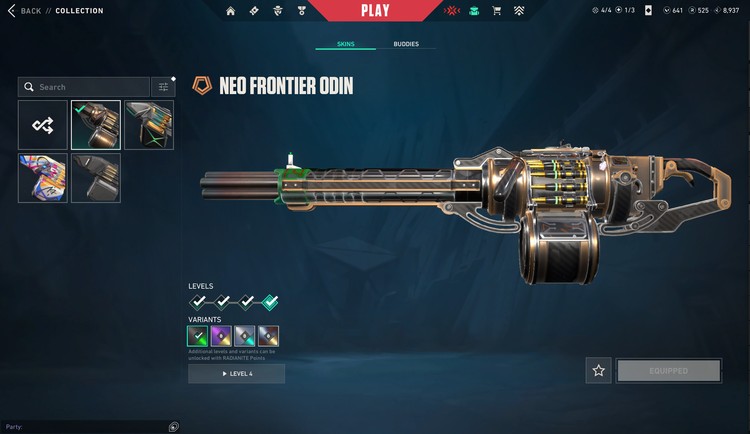Click the Equipped button

click(x=669, y=370)
